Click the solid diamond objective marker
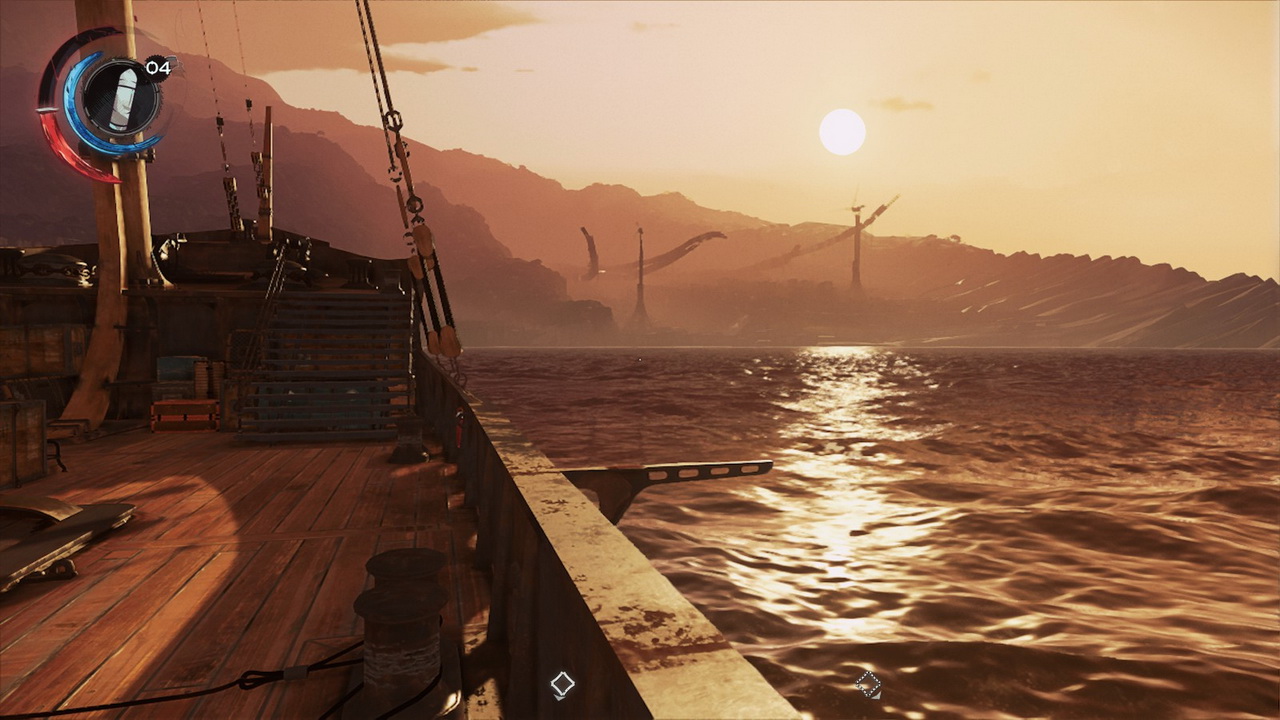This screenshot has width=1280, height=720. [562, 684]
